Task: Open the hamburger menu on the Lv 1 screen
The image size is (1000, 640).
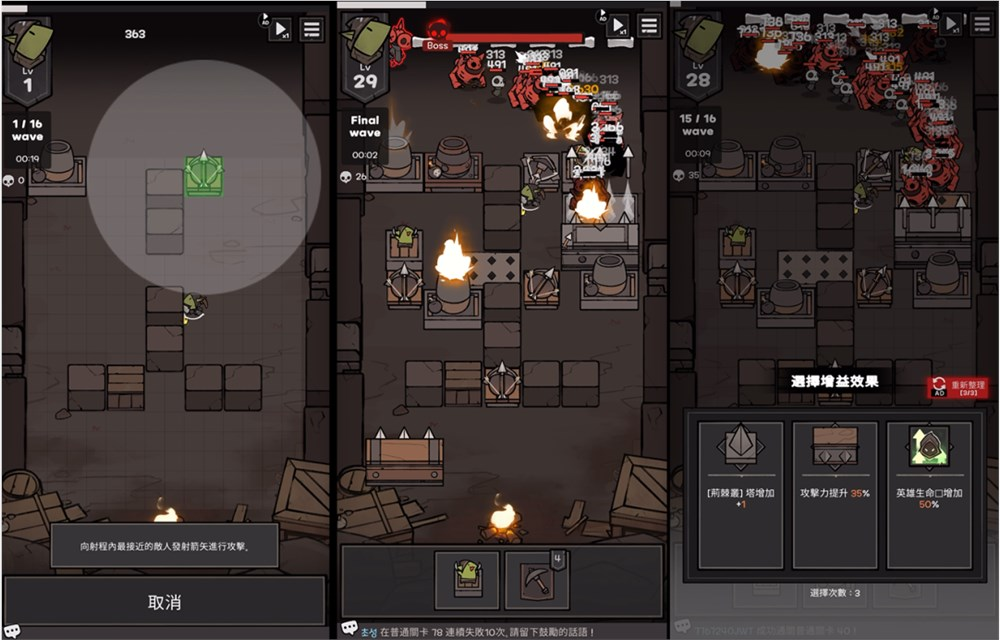Action: click(x=312, y=29)
